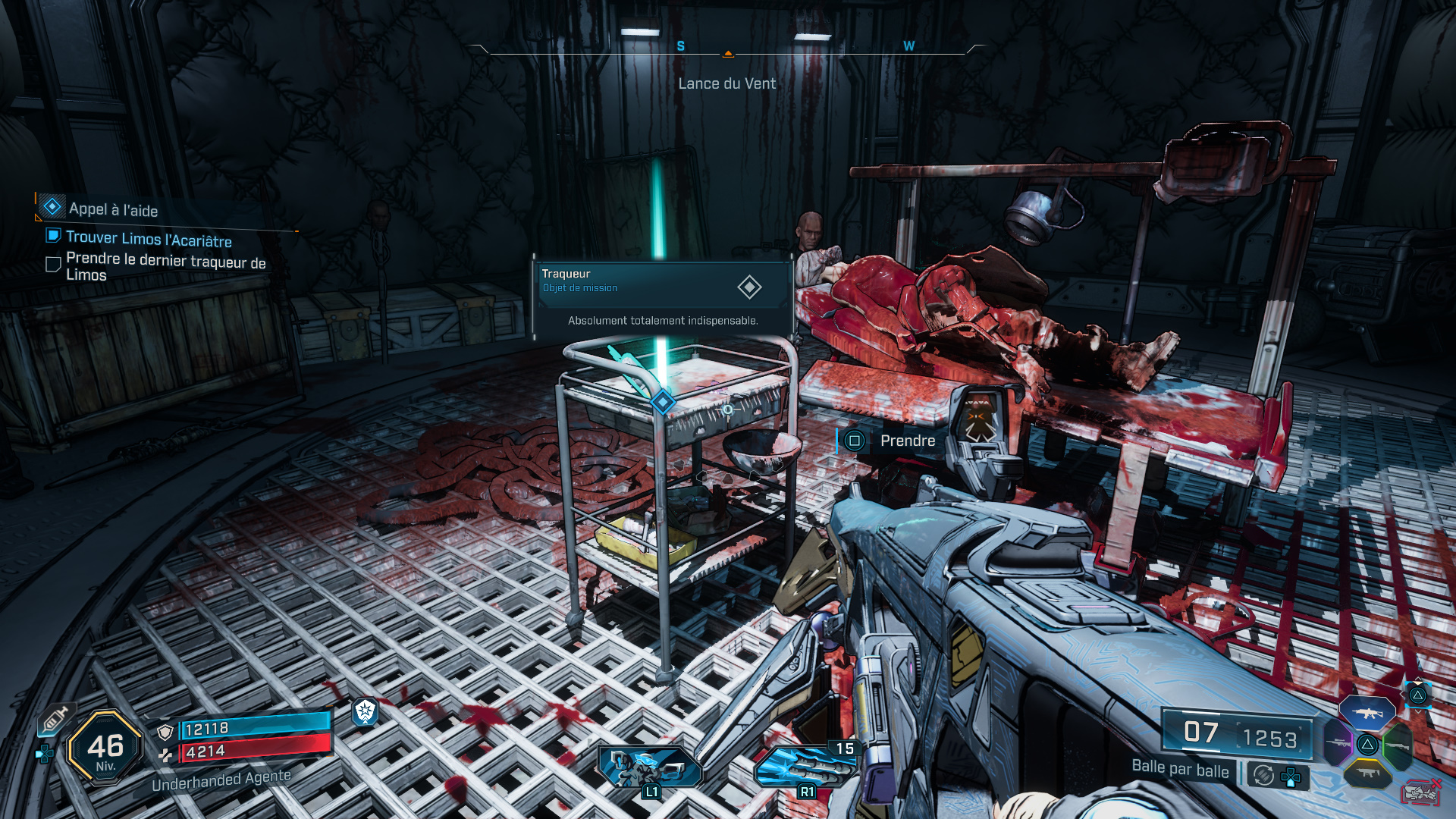This screenshot has width=1456, height=819.
Task: Select the repair kit syringe icon
Action: click(x=55, y=720)
